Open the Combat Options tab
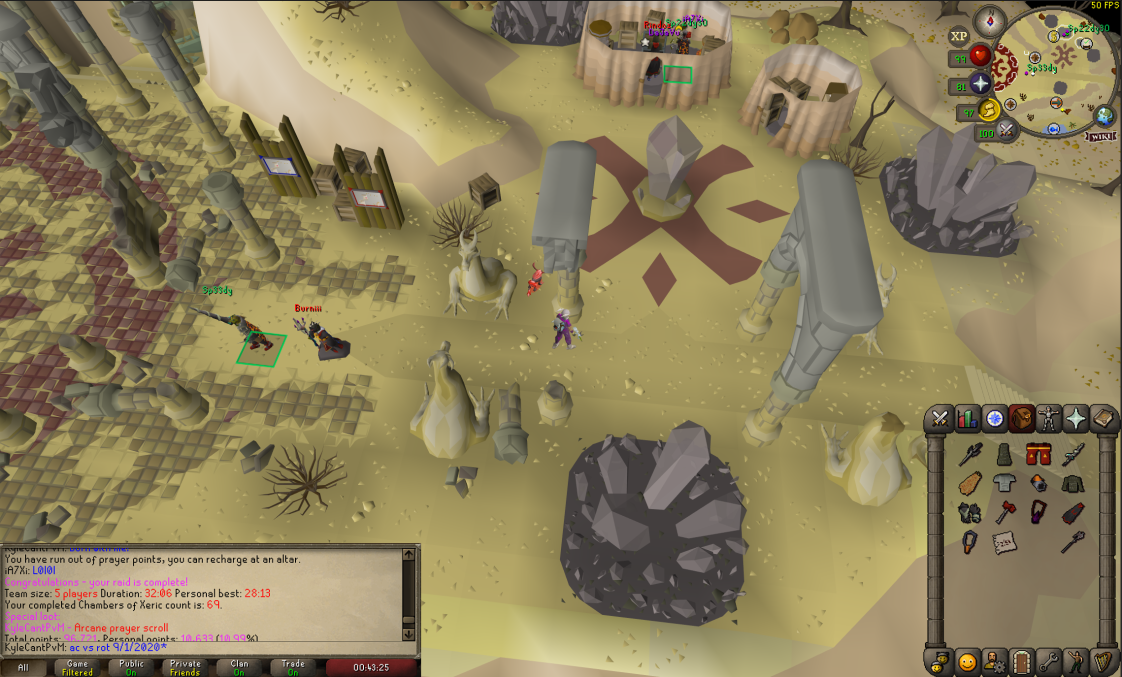 pos(941,419)
